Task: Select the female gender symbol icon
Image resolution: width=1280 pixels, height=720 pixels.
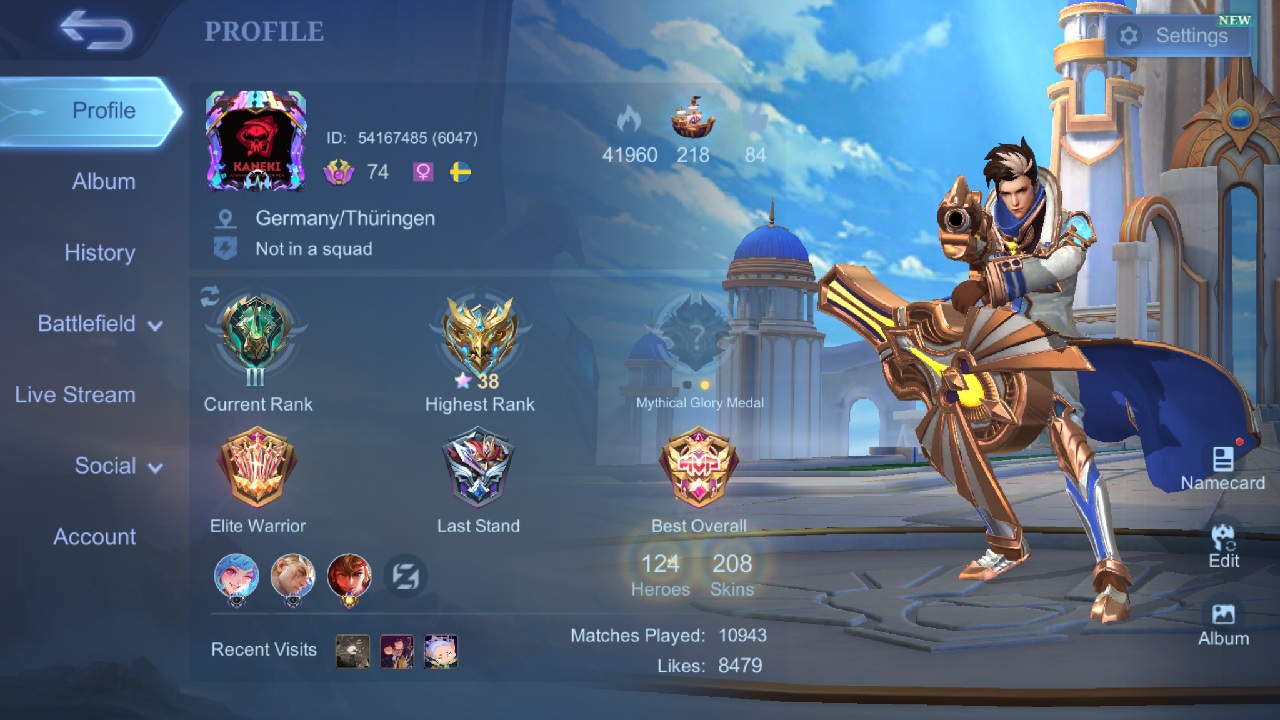Action: tap(421, 172)
